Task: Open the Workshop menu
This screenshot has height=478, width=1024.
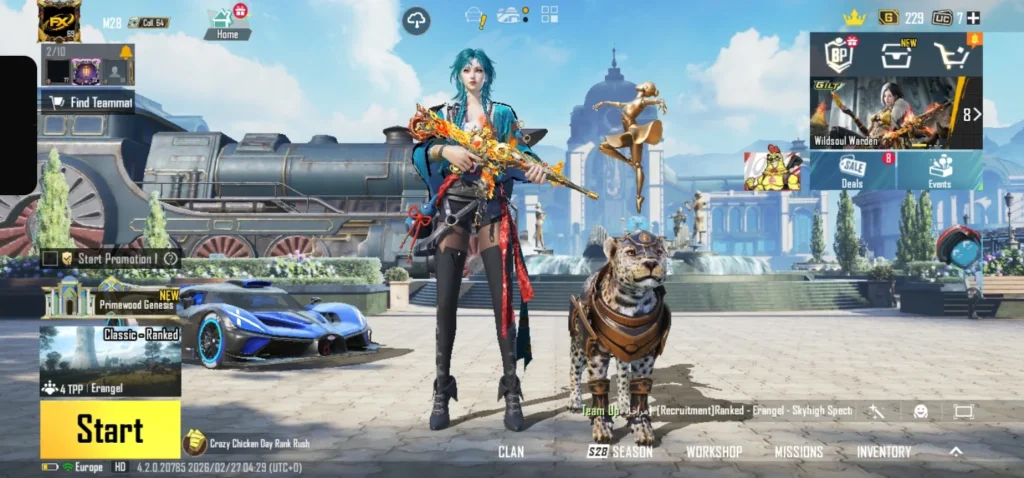Action: click(x=714, y=452)
